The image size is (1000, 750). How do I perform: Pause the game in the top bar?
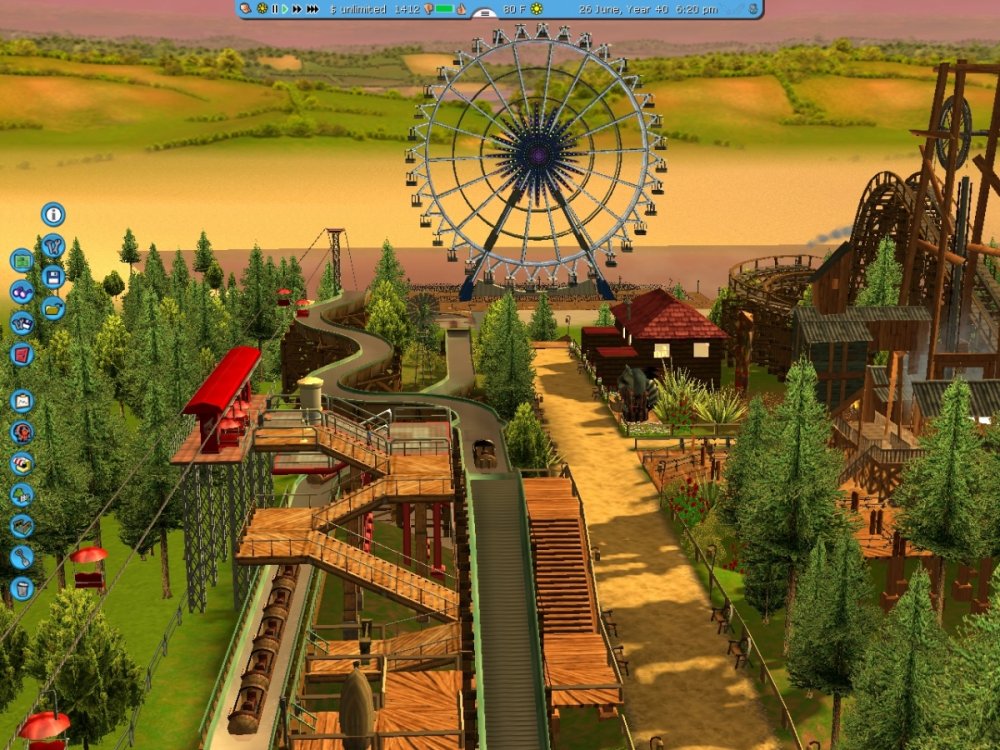(x=274, y=9)
